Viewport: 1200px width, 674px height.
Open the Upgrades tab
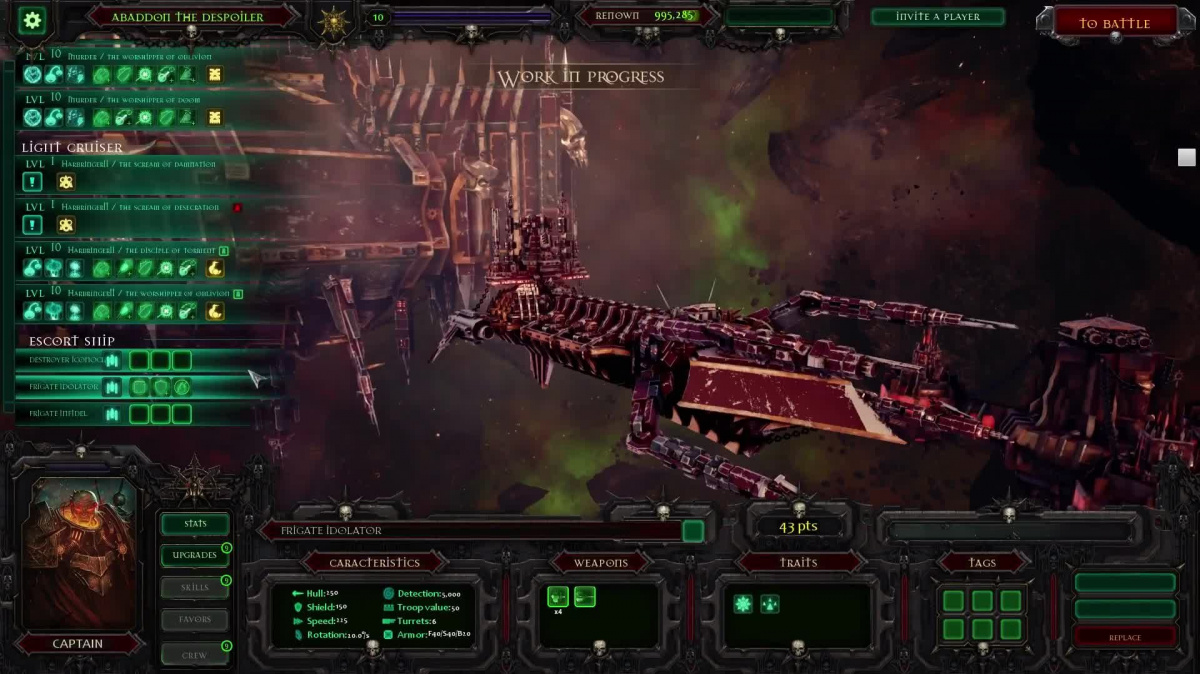[x=195, y=555]
